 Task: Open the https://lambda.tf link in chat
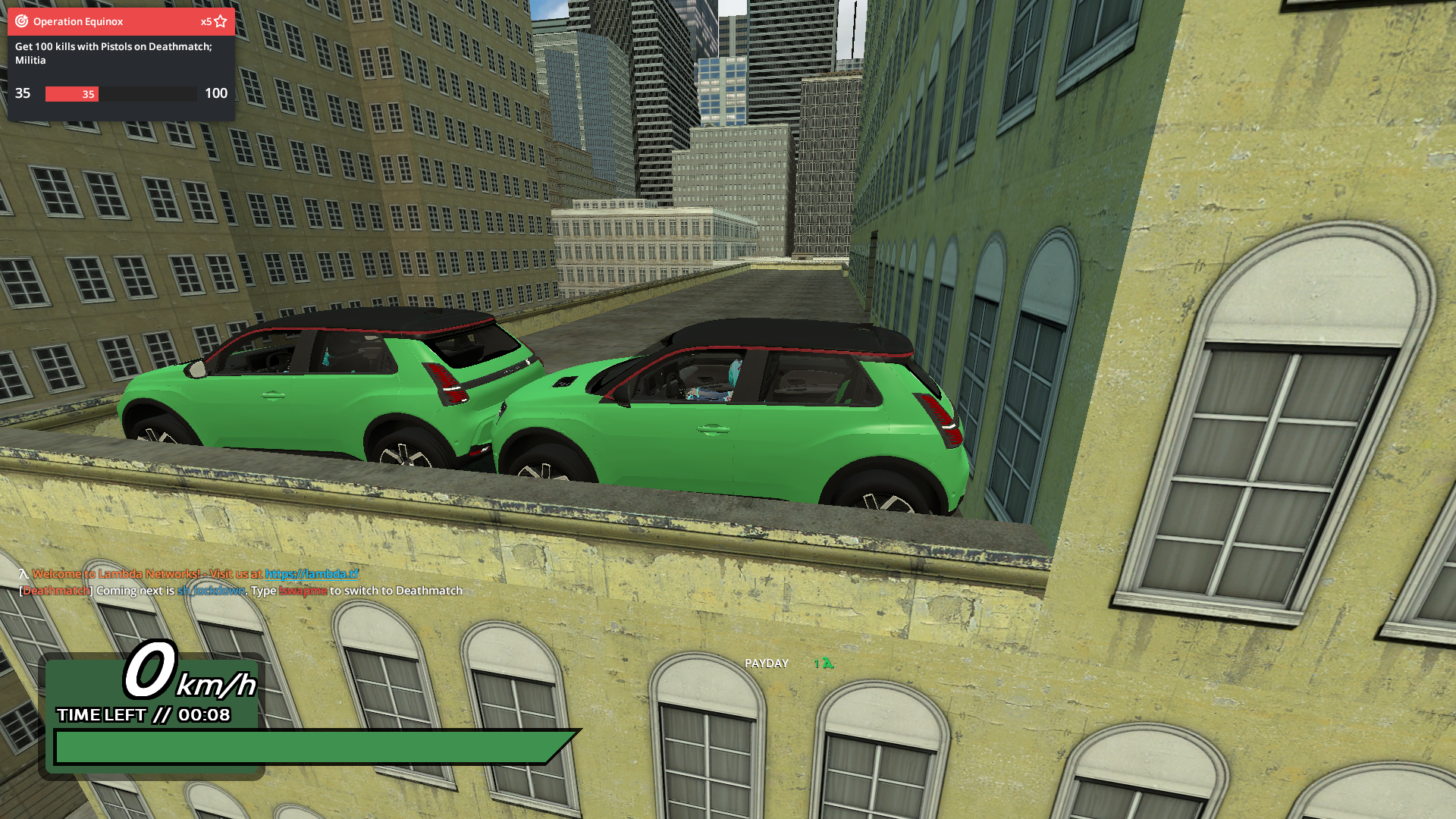tap(312, 575)
